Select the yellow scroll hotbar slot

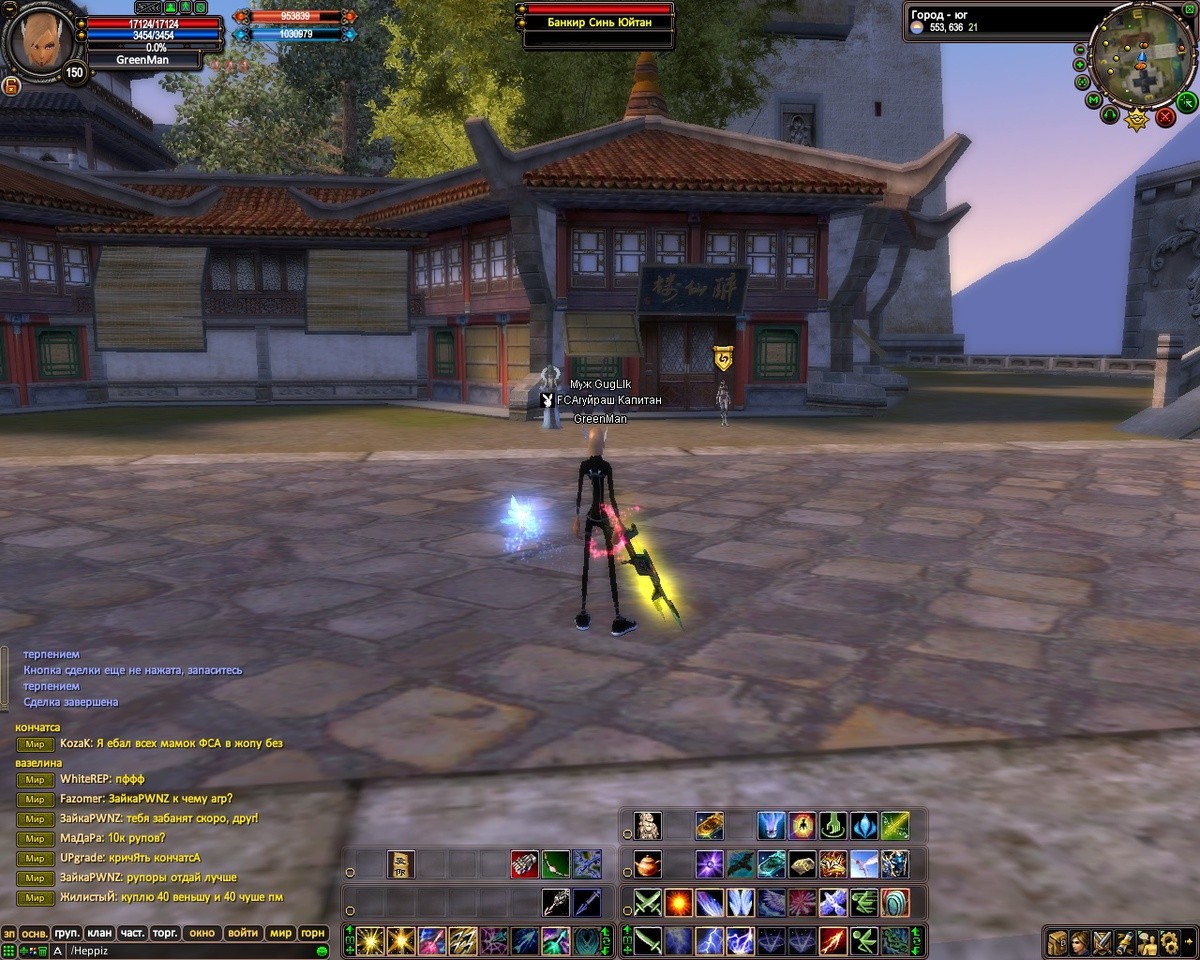401,864
